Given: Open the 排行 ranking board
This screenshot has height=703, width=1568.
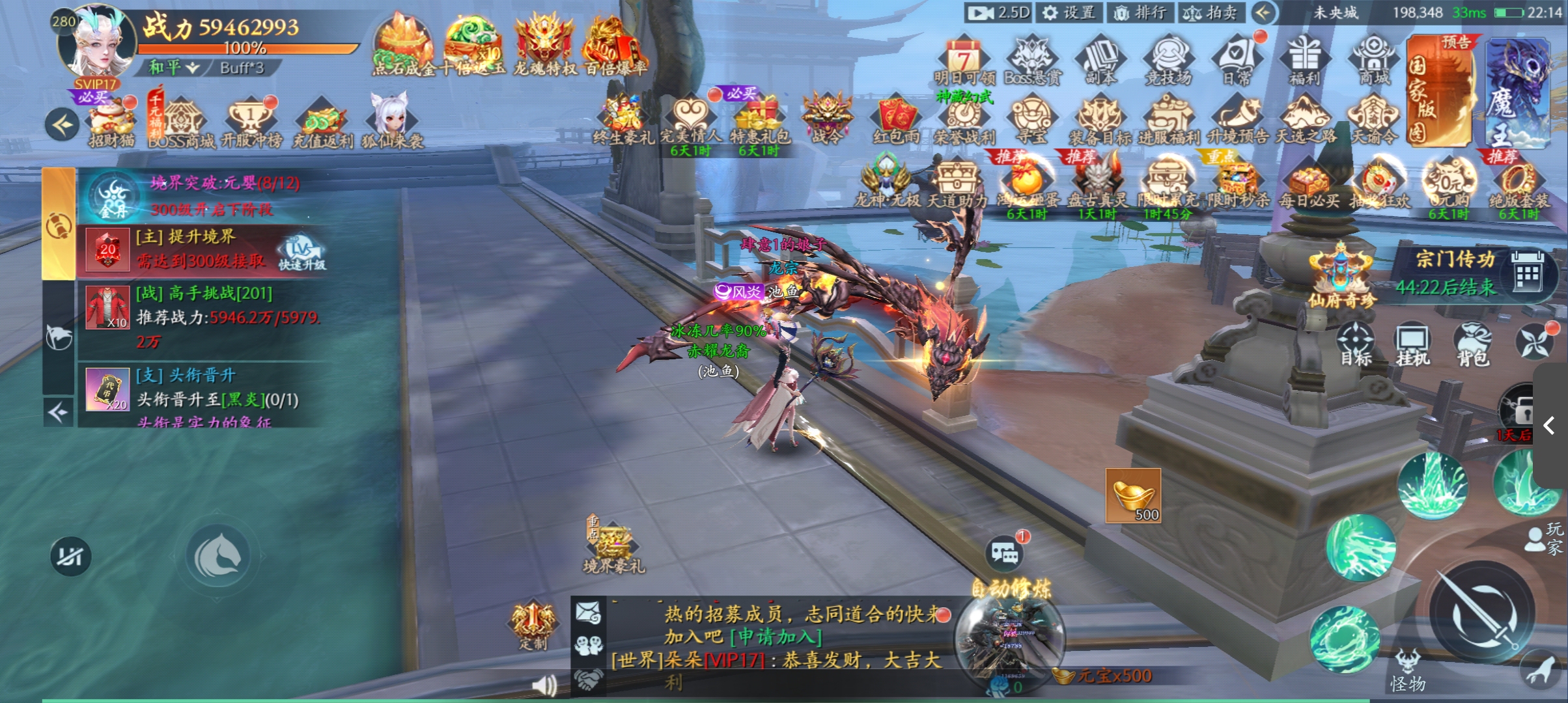Looking at the screenshot, I should click(1140, 13).
